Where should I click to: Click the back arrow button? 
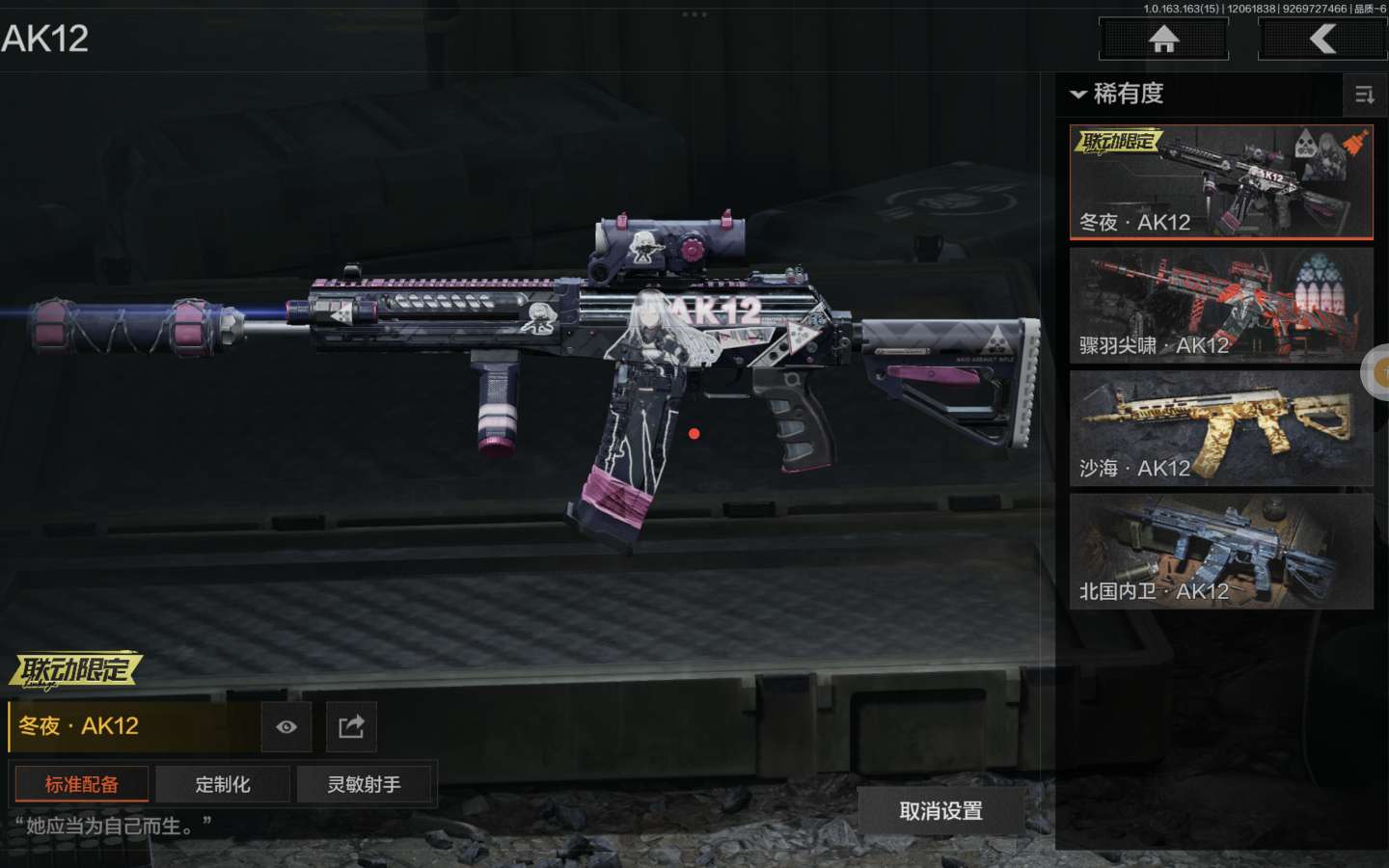[1322, 39]
